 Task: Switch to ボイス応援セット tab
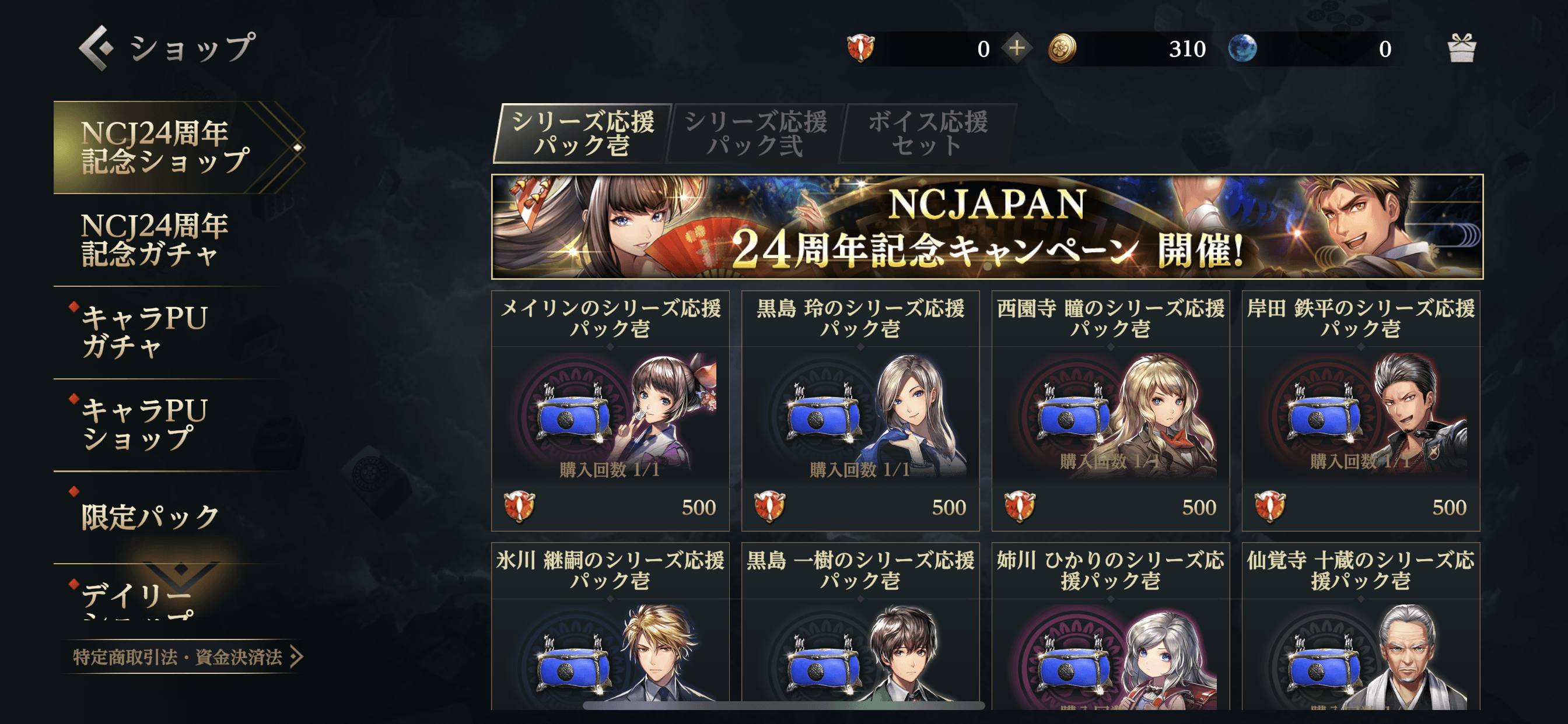point(927,133)
